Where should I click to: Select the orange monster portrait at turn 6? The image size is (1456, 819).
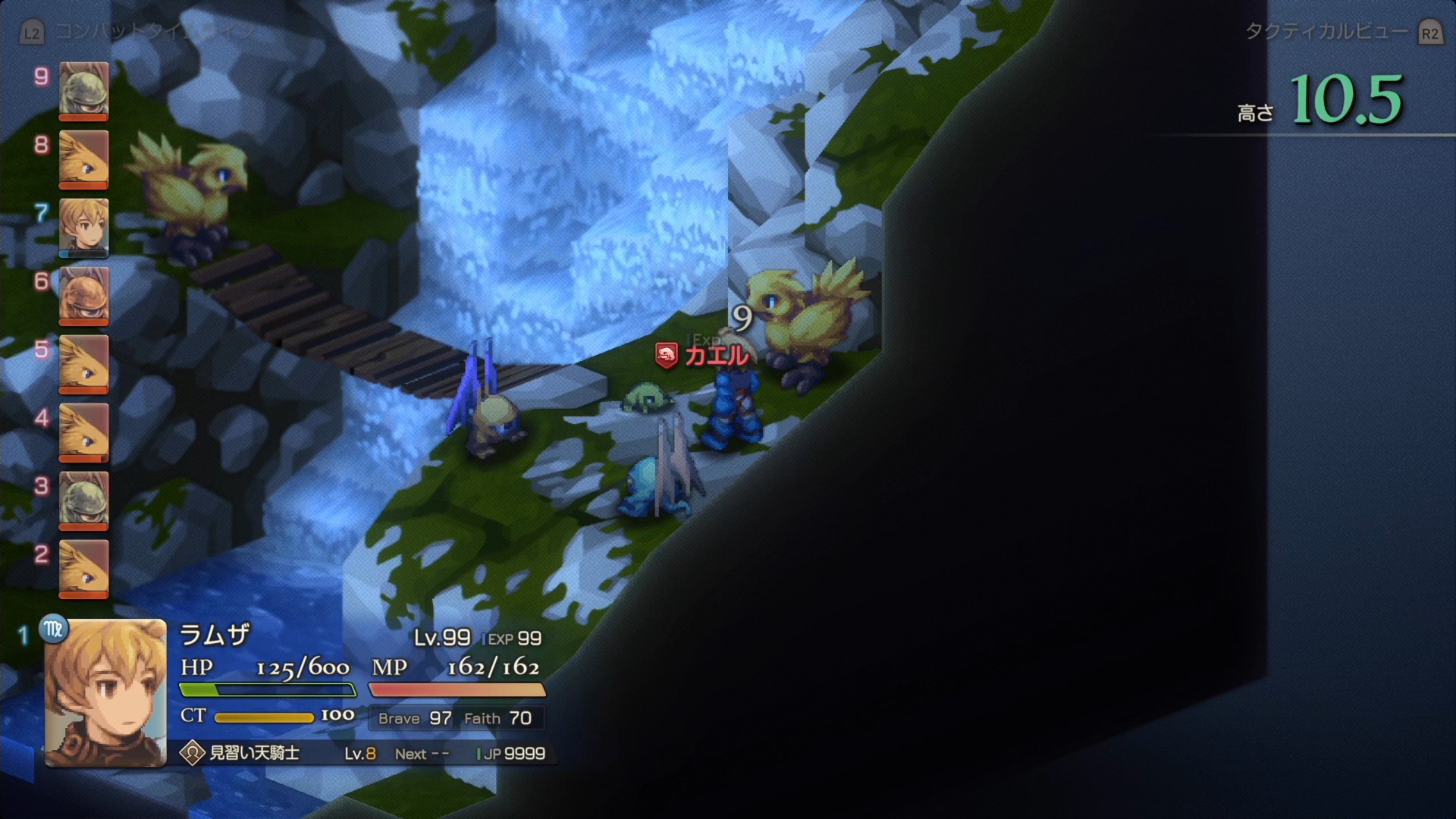click(x=83, y=295)
